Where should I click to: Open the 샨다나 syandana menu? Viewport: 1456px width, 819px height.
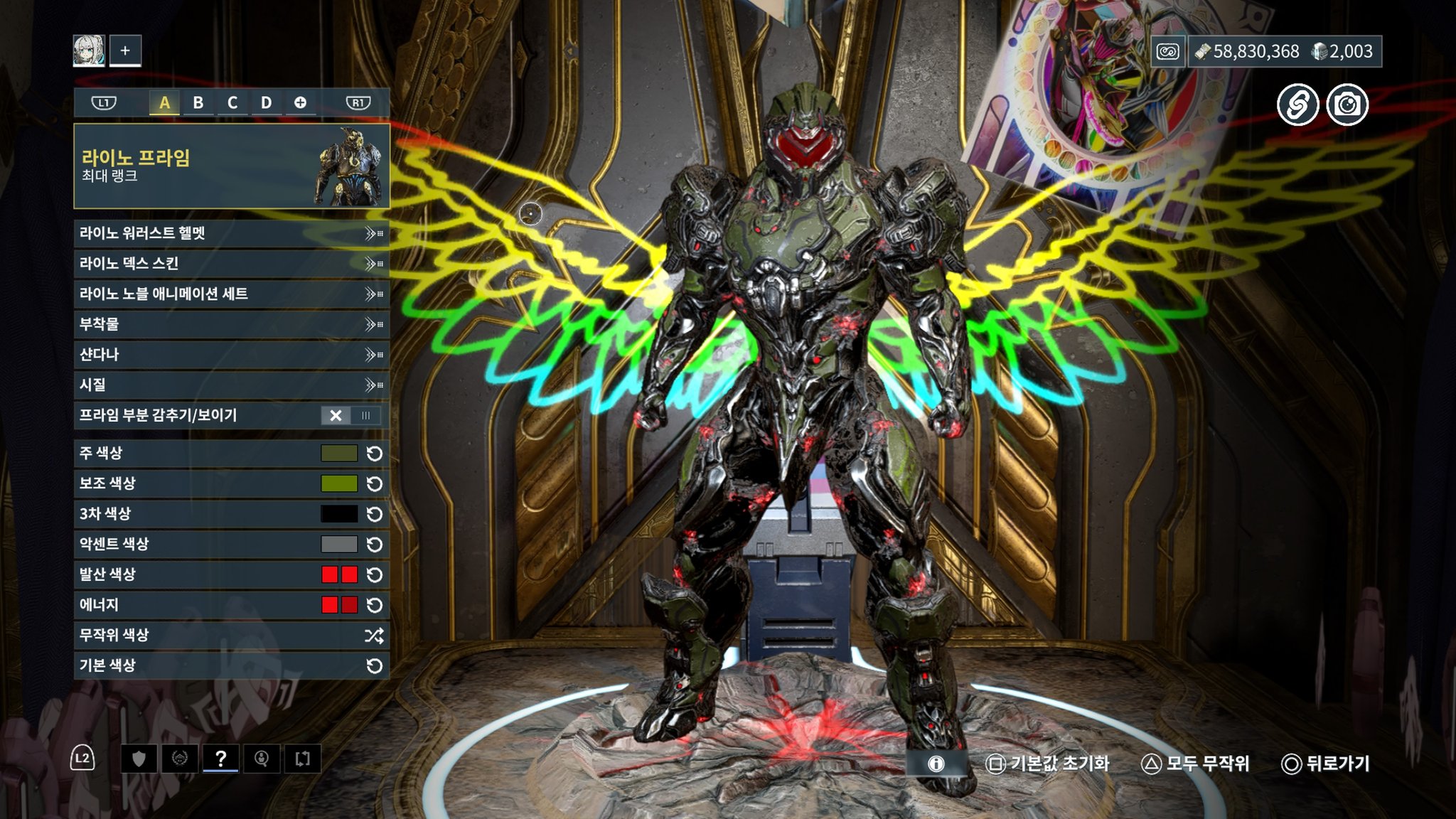[231, 354]
